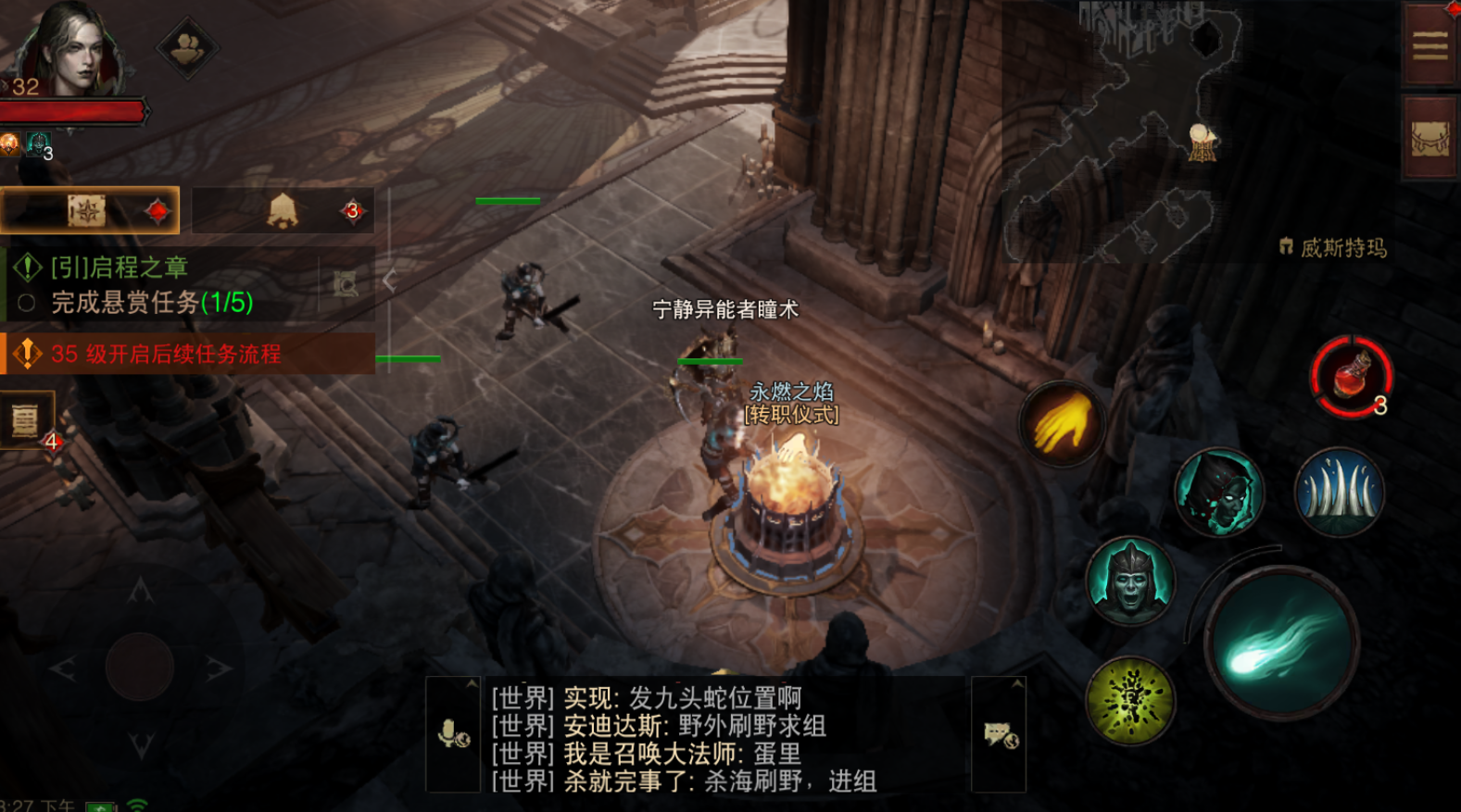Viewport: 1461px width, 812px height.
Task: Switch to the bounty tab showing 3
Action: (x=283, y=211)
